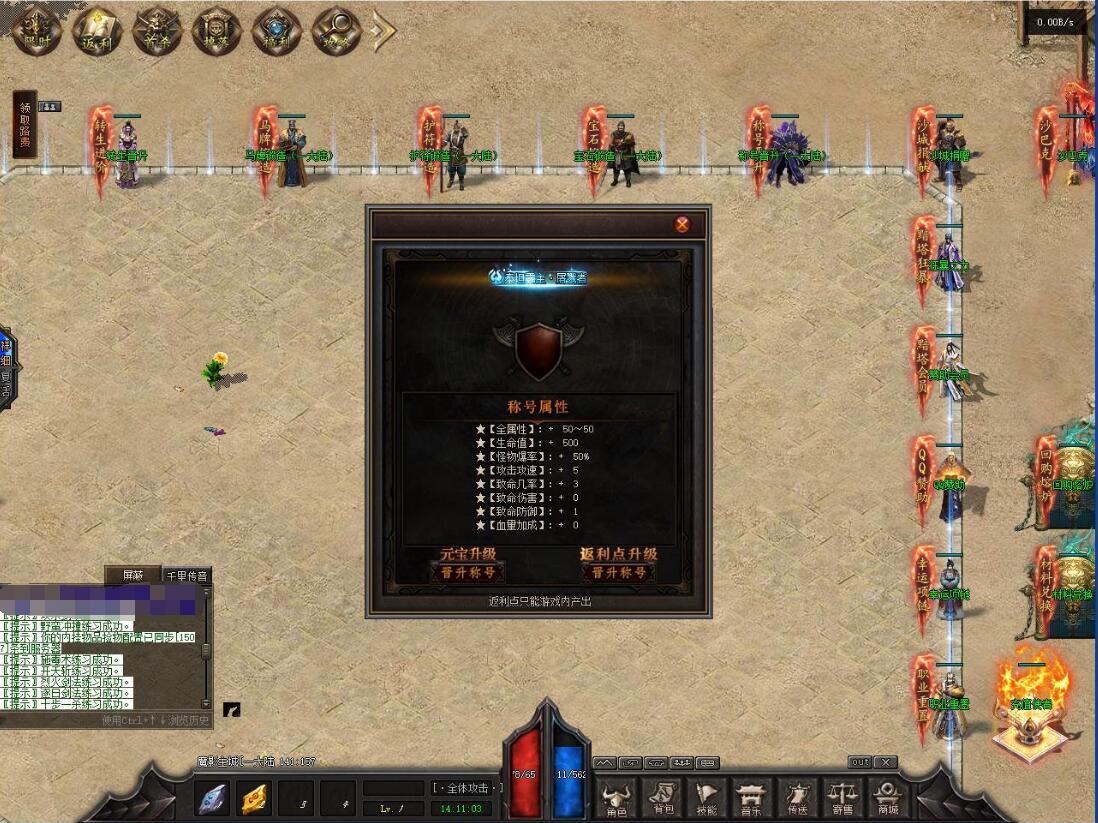Image resolution: width=1098 pixels, height=823 pixels.
Task: Open the 限时 limited-time event icon
Action: coord(38,32)
